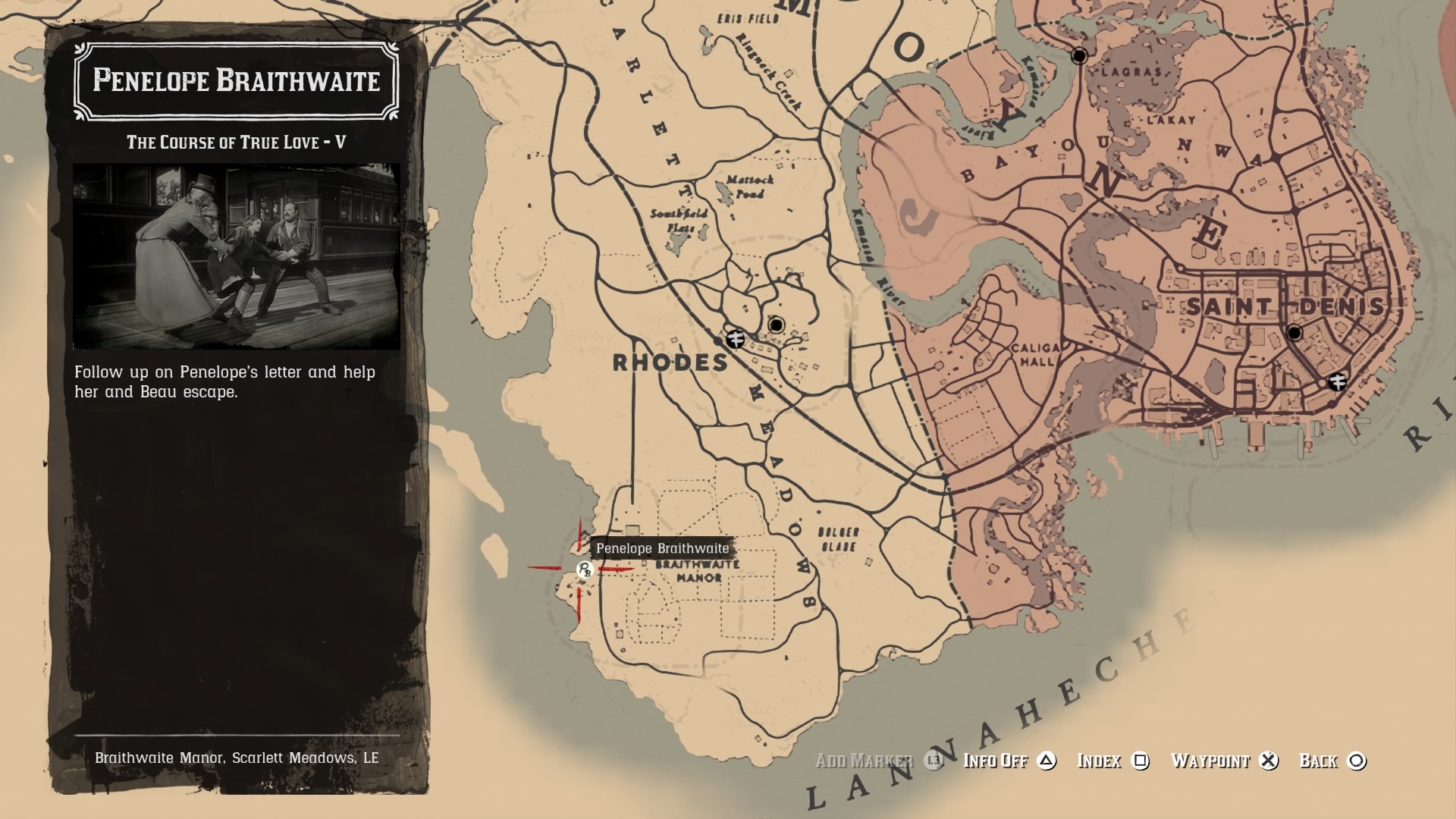Click the black circle marker northeast of Rhodes

[777, 324]
